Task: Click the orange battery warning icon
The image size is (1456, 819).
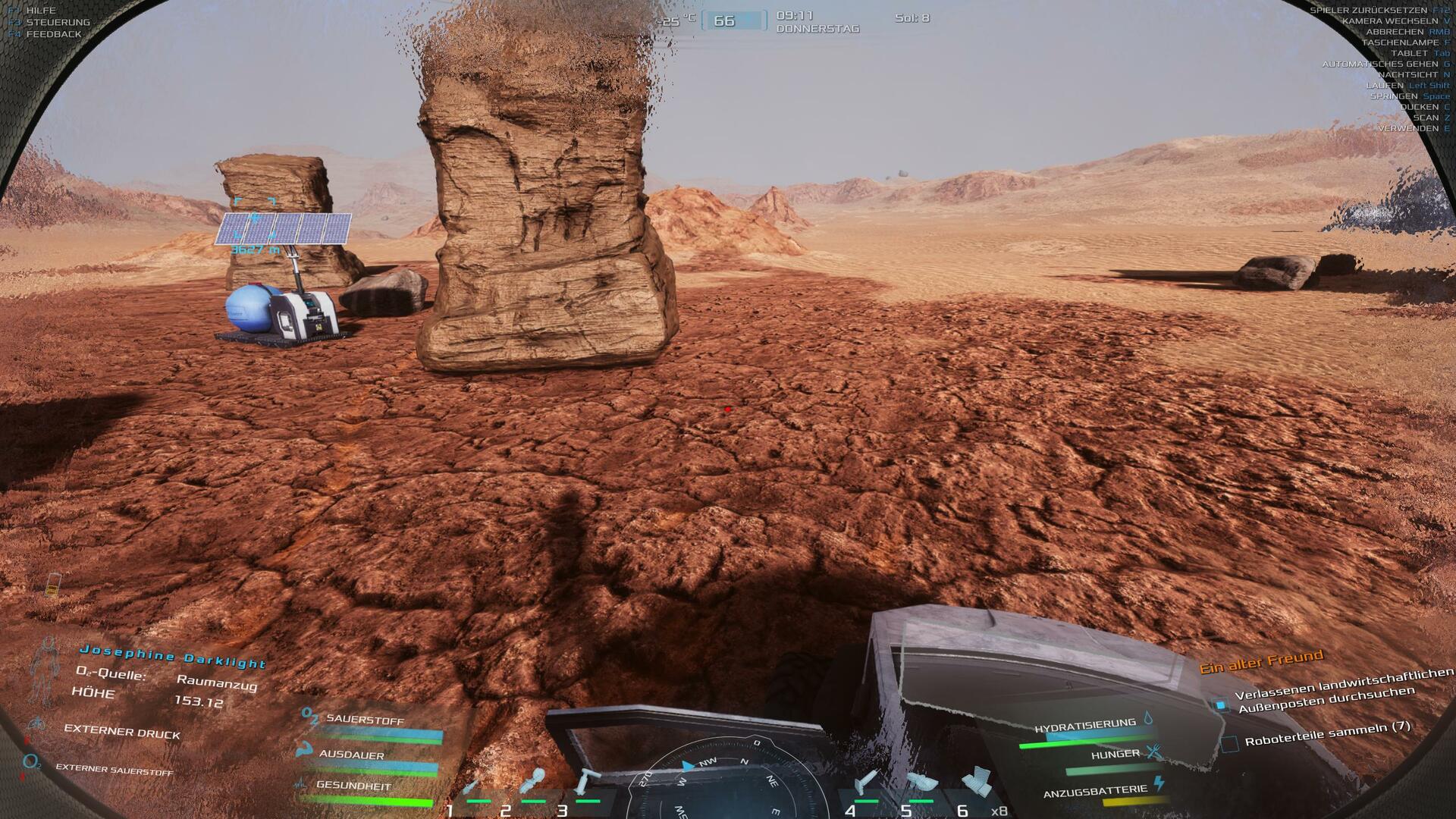Action: [53, 584]
